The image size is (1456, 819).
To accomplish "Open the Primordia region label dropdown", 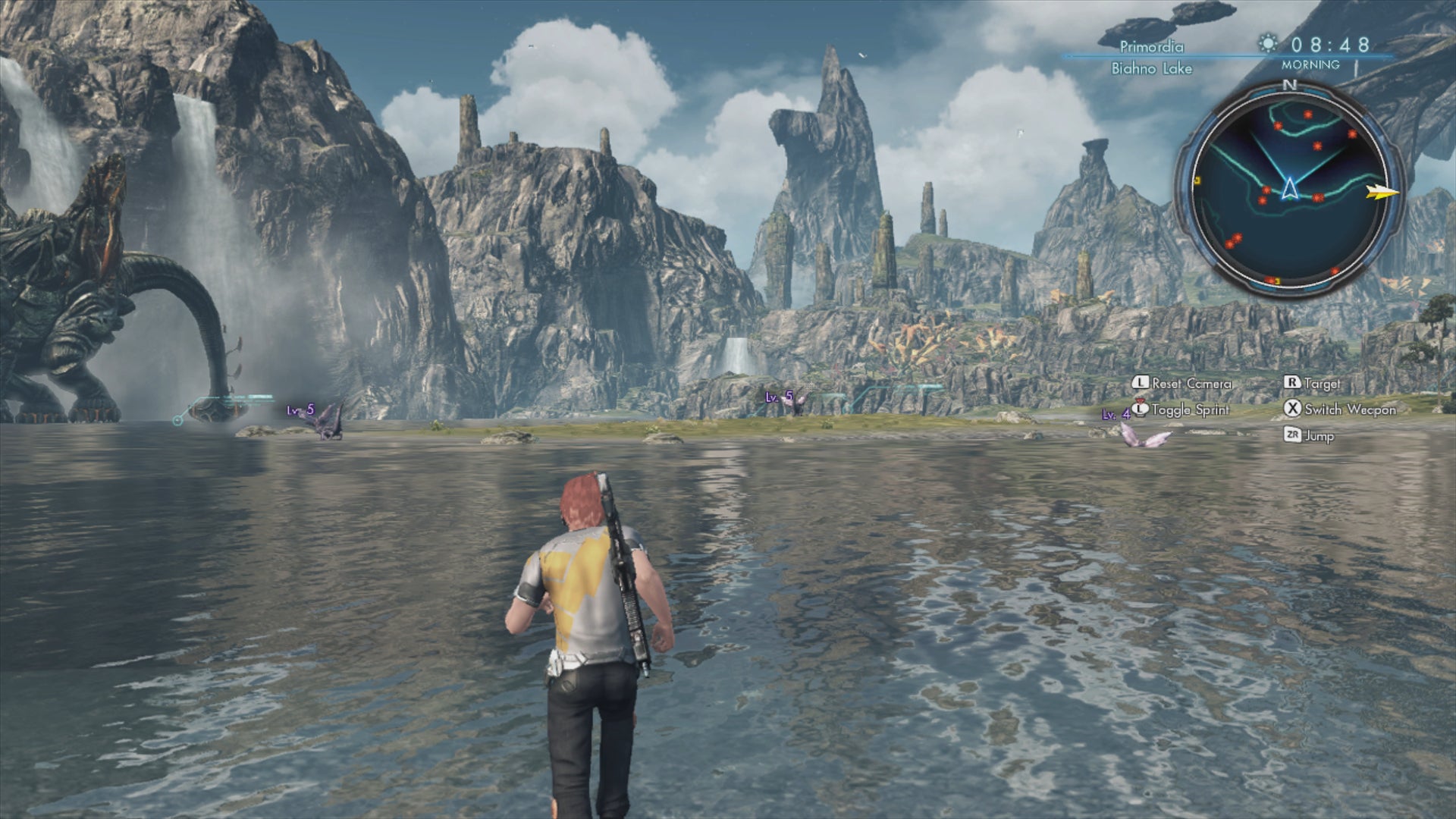I will point(1153,47).
